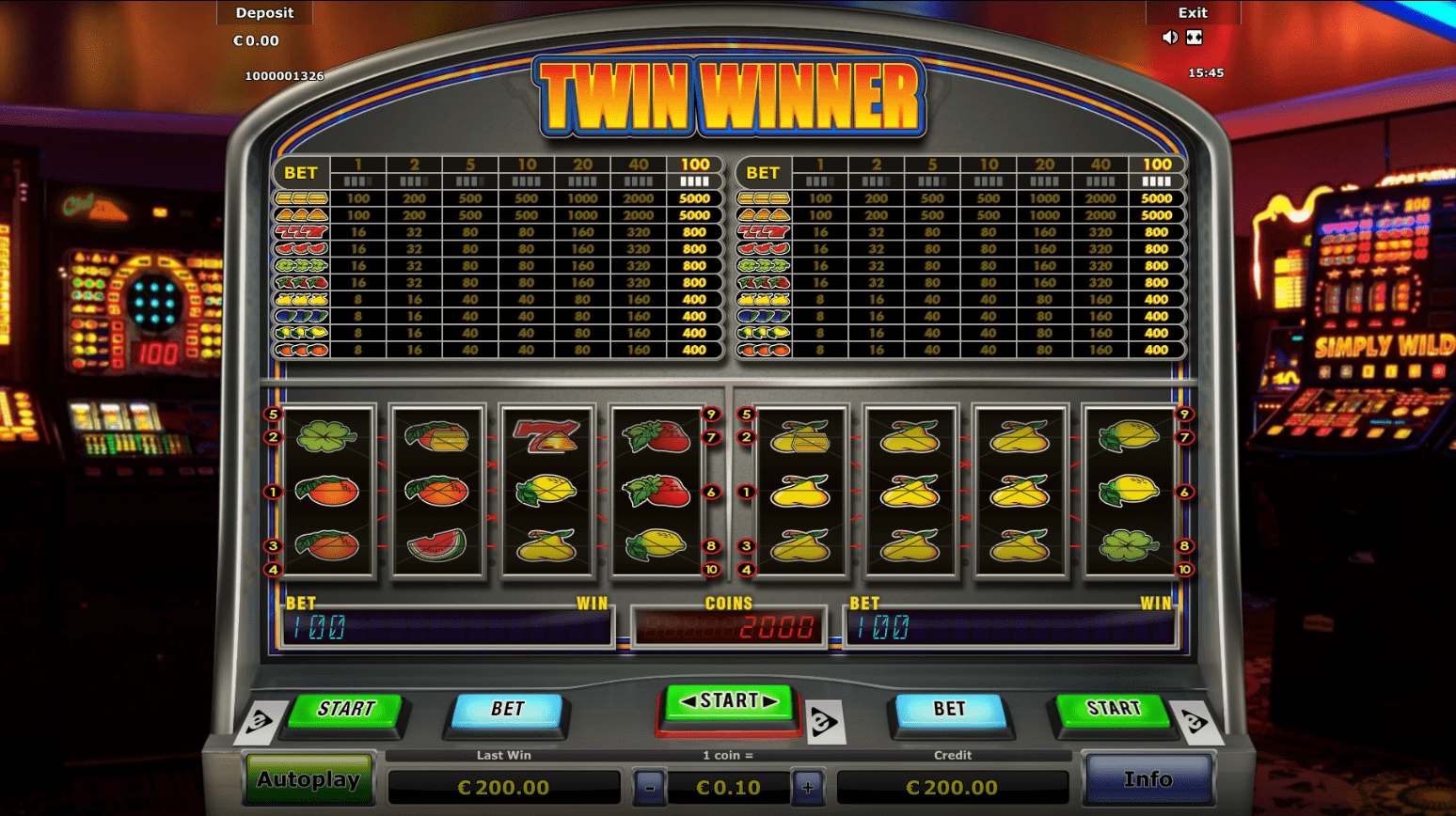Click the Credit display showing €200.00
1456x816 pixels.
(953, 787)
